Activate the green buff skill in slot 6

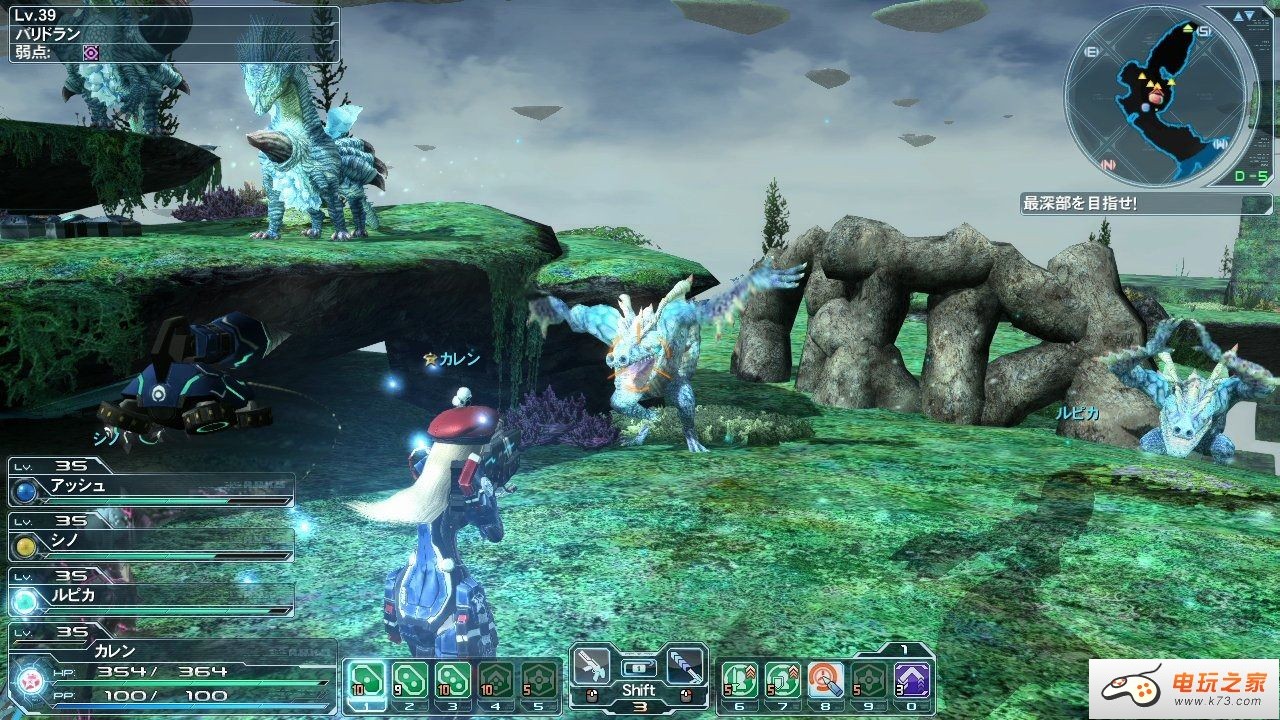point(738,681)
